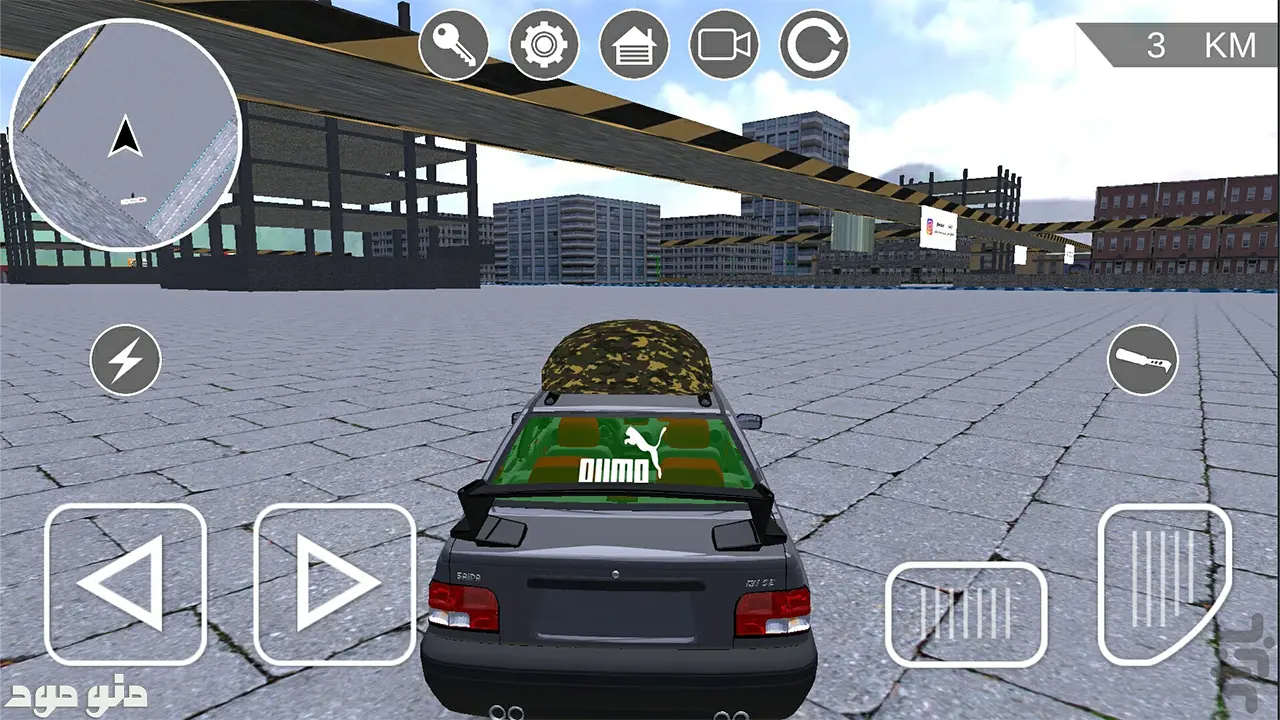Screen dimensions: 1280x720
Task: Steer left with the left arrow
Action: 125,585
